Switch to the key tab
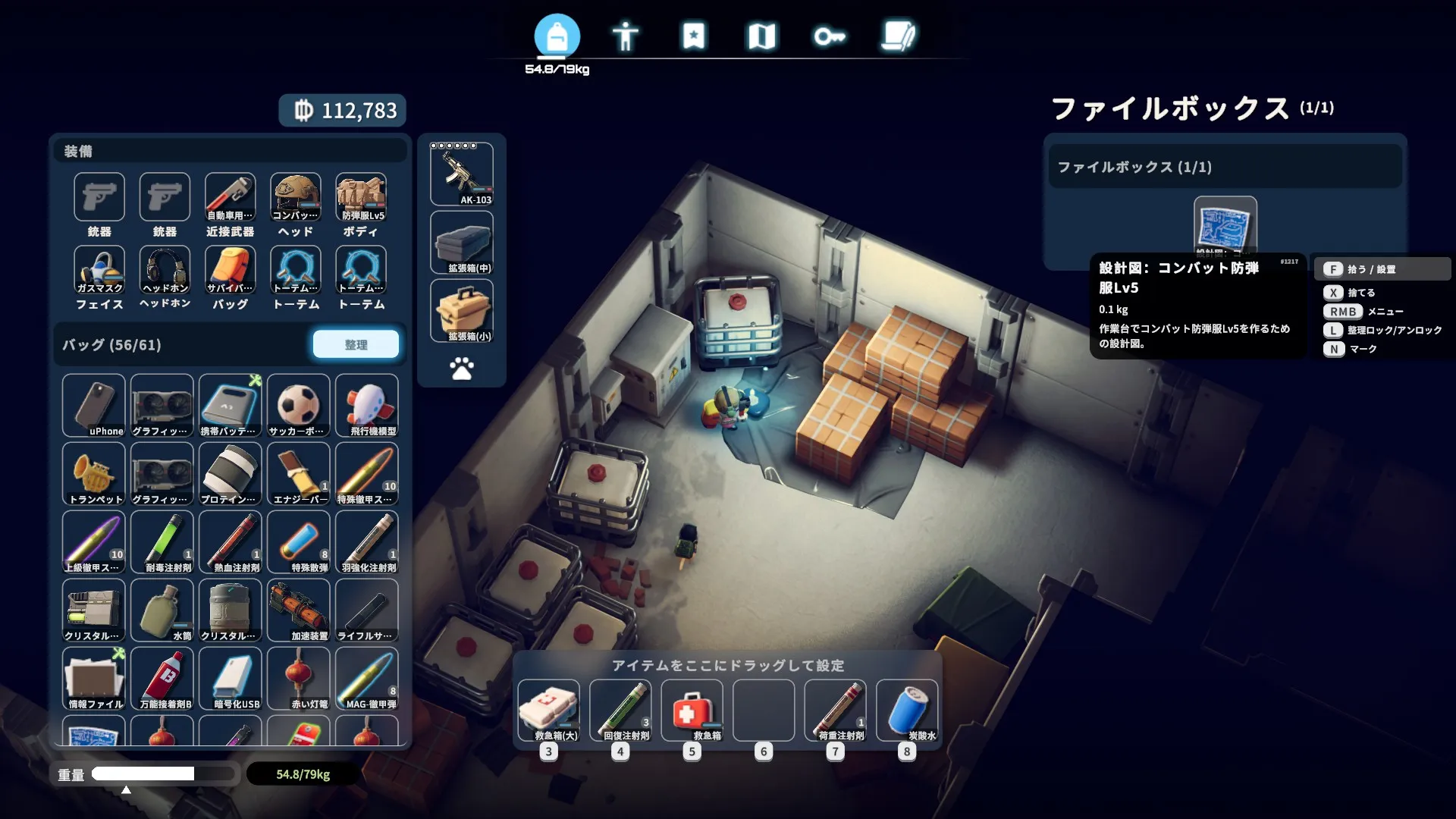Viewport: 1456px width, 819px height. coord(830,36)
